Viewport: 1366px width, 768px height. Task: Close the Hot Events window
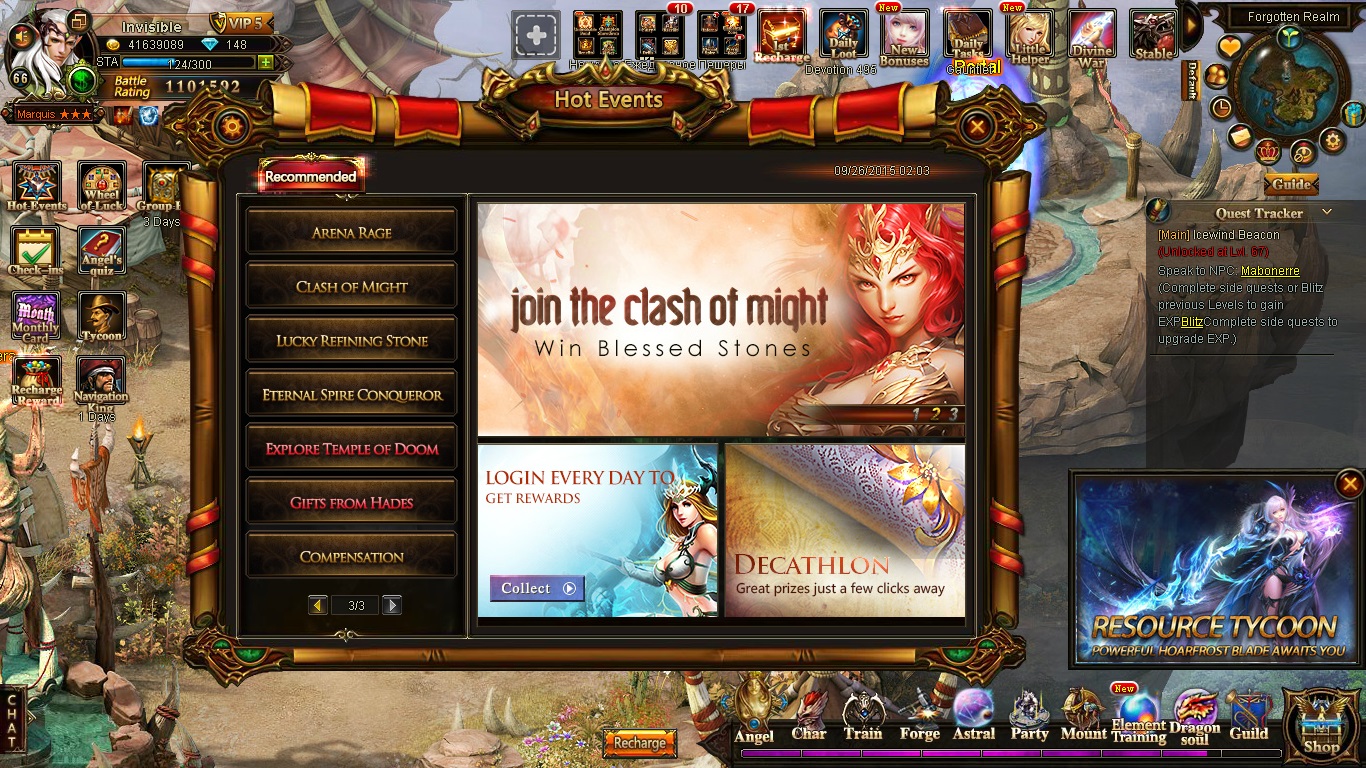click(977, 126)
